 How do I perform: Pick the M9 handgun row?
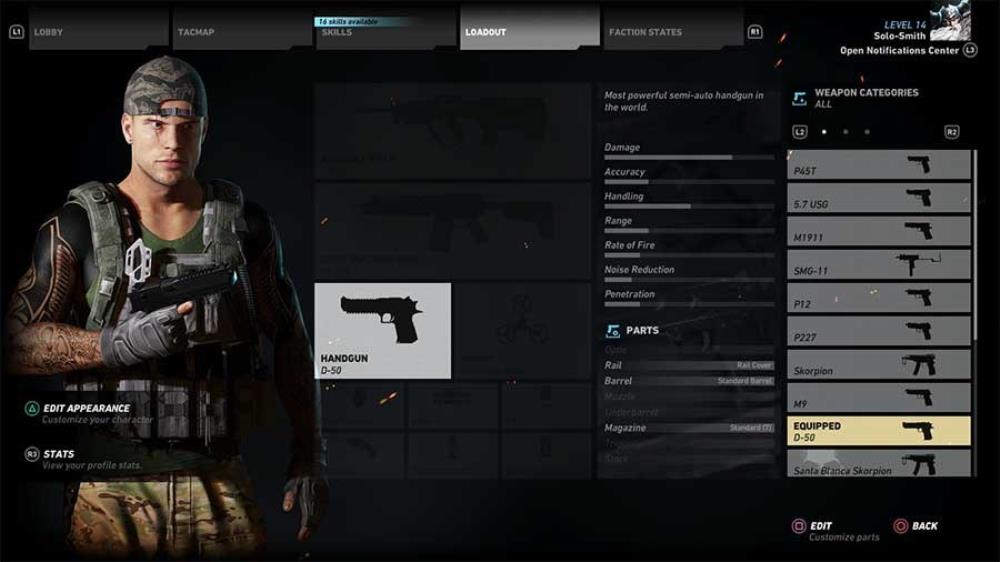[x=878, y=398]
